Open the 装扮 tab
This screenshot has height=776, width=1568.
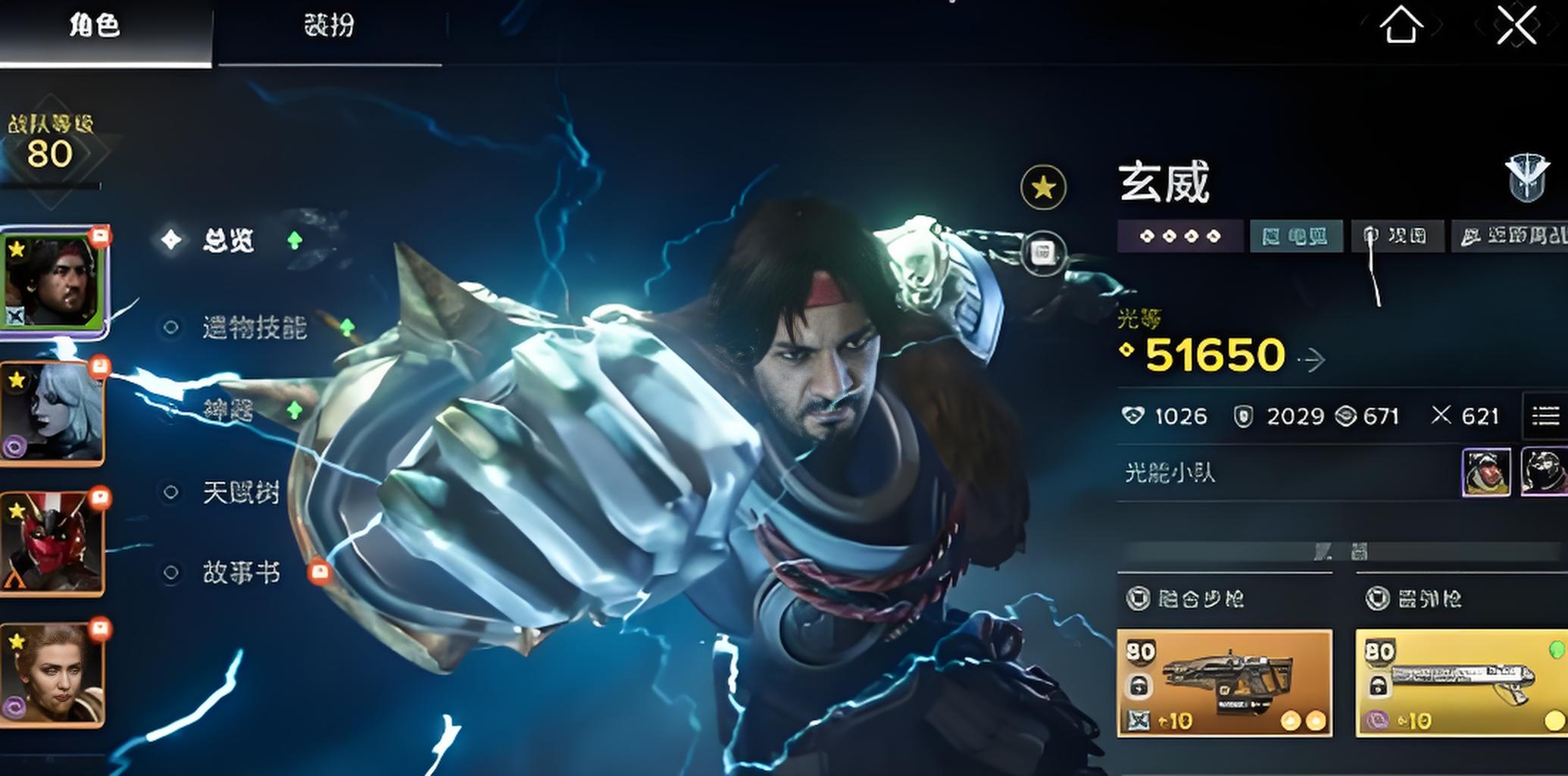tap(329, 27)
